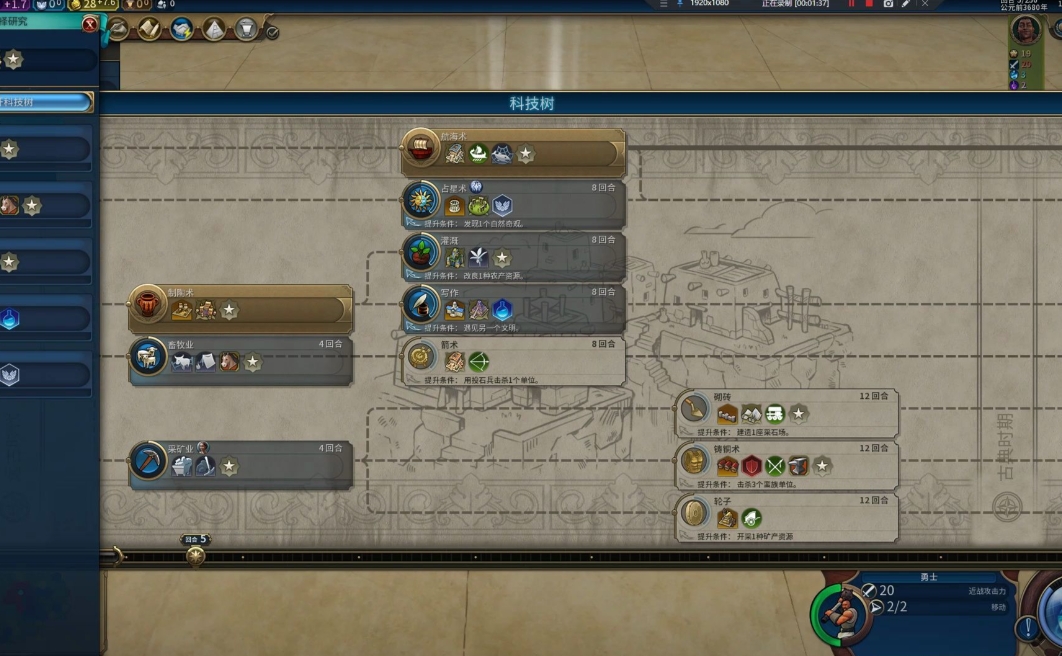Screen dimensions: 1062x656
Task: Select the 航海术 (Sailing) technology
Action: [x=513, y=152]
